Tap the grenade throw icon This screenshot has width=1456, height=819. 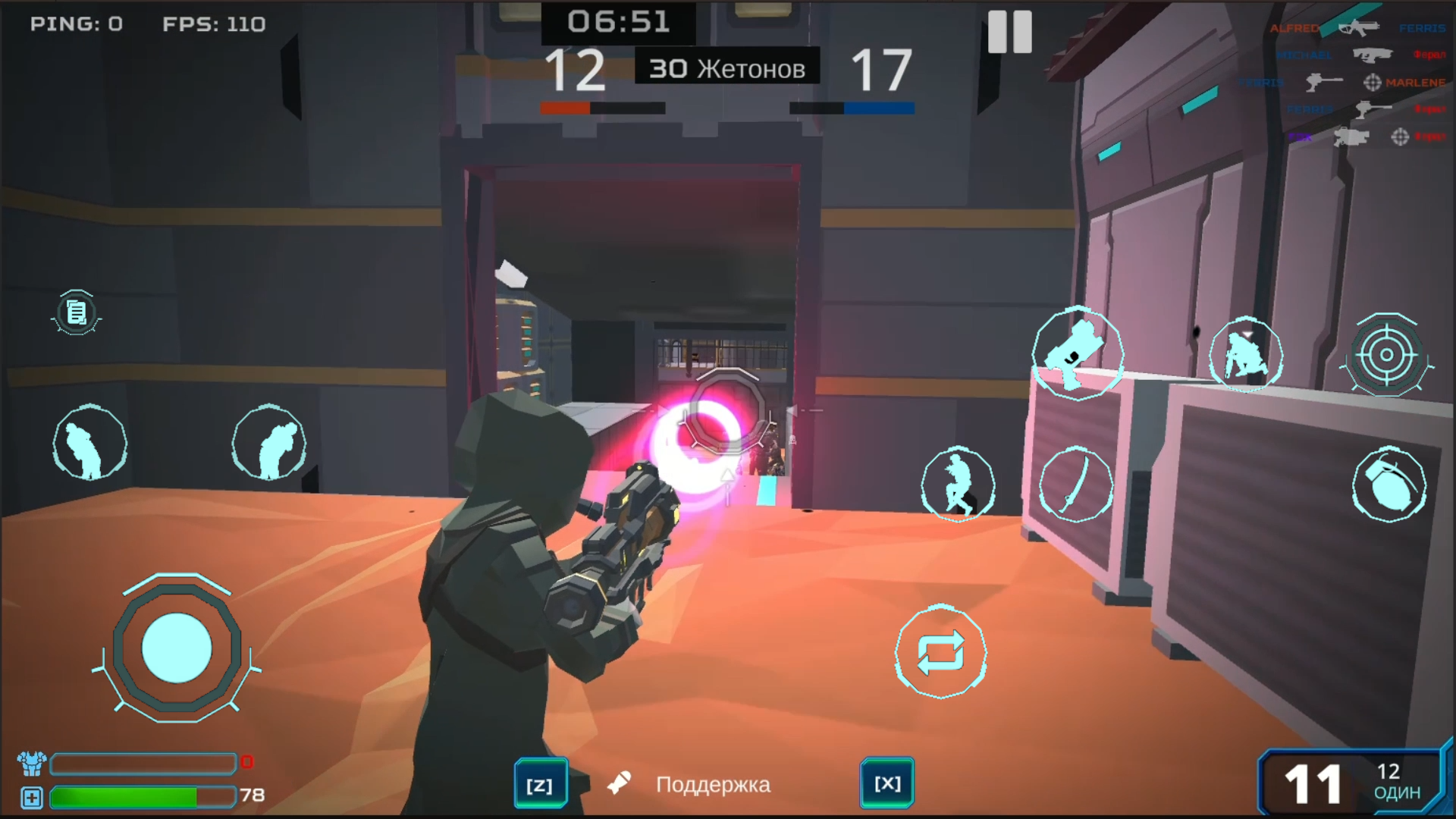coord(1389,485)
